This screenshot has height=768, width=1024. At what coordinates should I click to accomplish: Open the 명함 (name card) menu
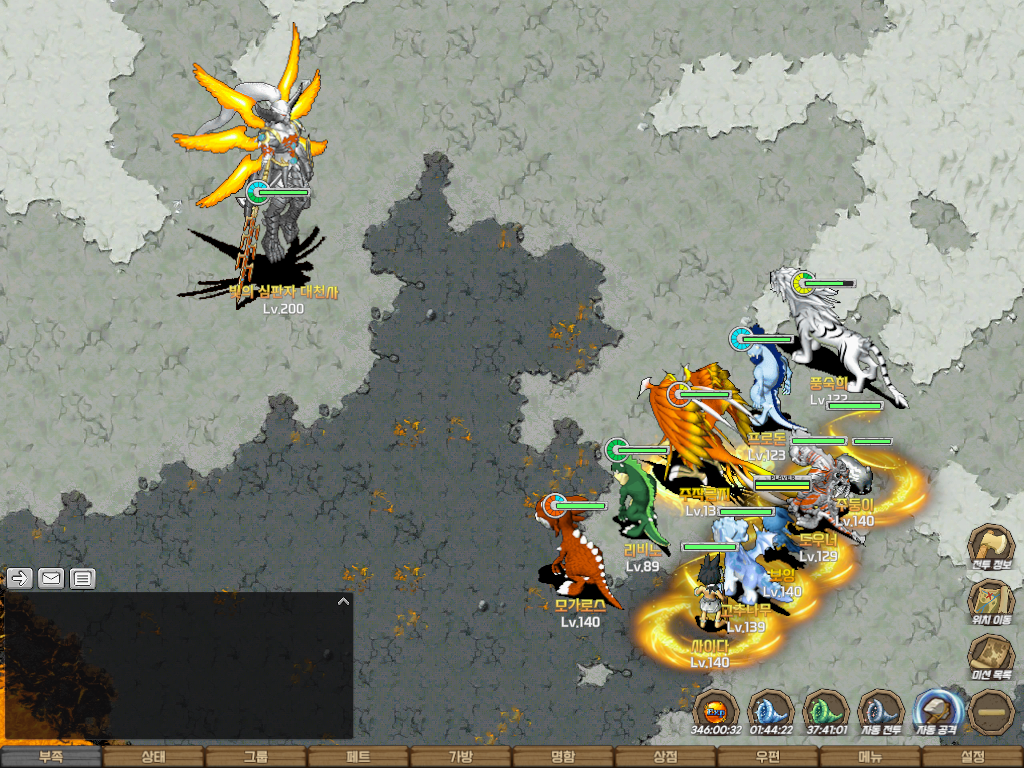point(563,757)
